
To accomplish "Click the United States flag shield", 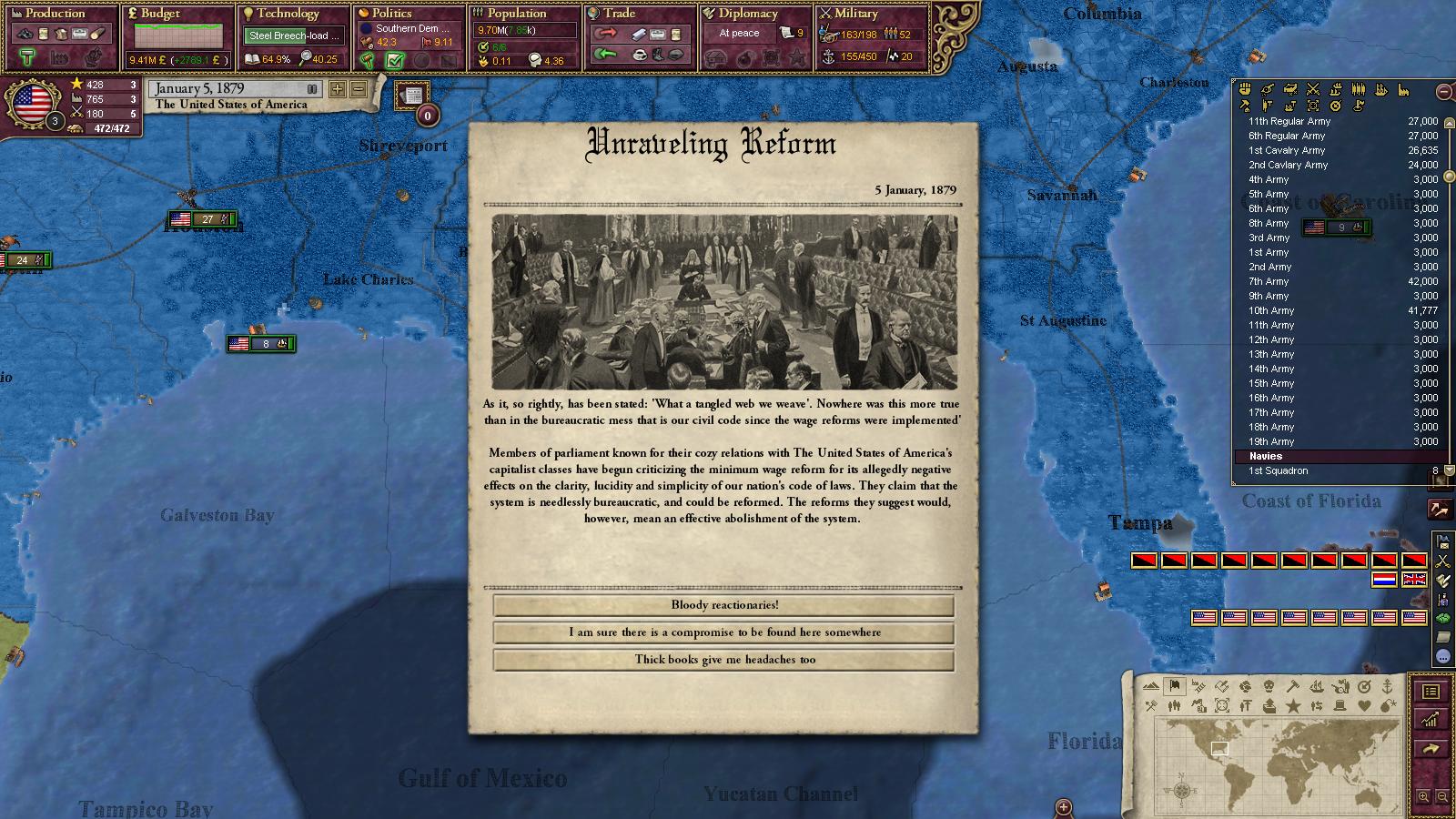I will coord(32,102).
